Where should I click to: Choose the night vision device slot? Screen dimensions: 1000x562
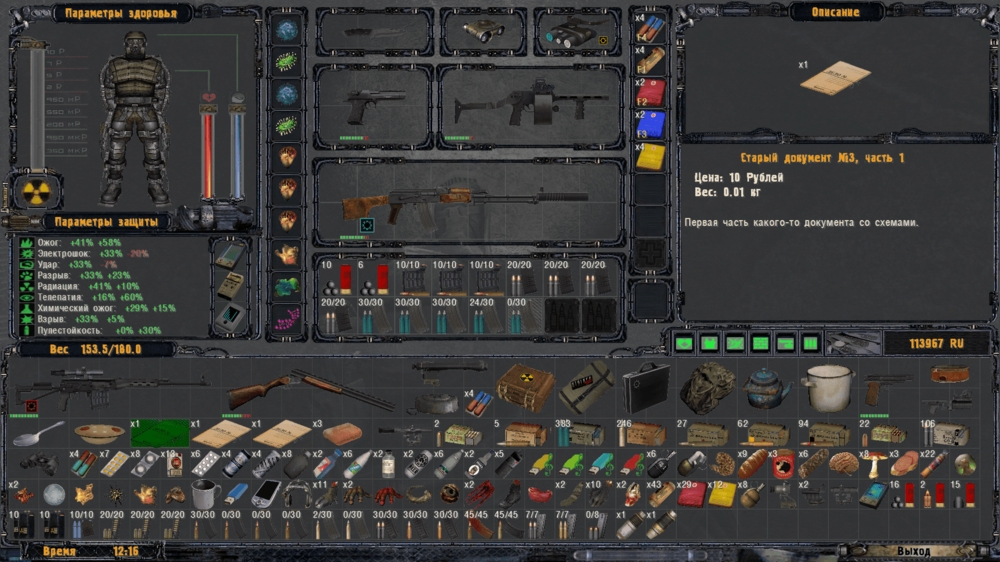(x=577, y=33)
